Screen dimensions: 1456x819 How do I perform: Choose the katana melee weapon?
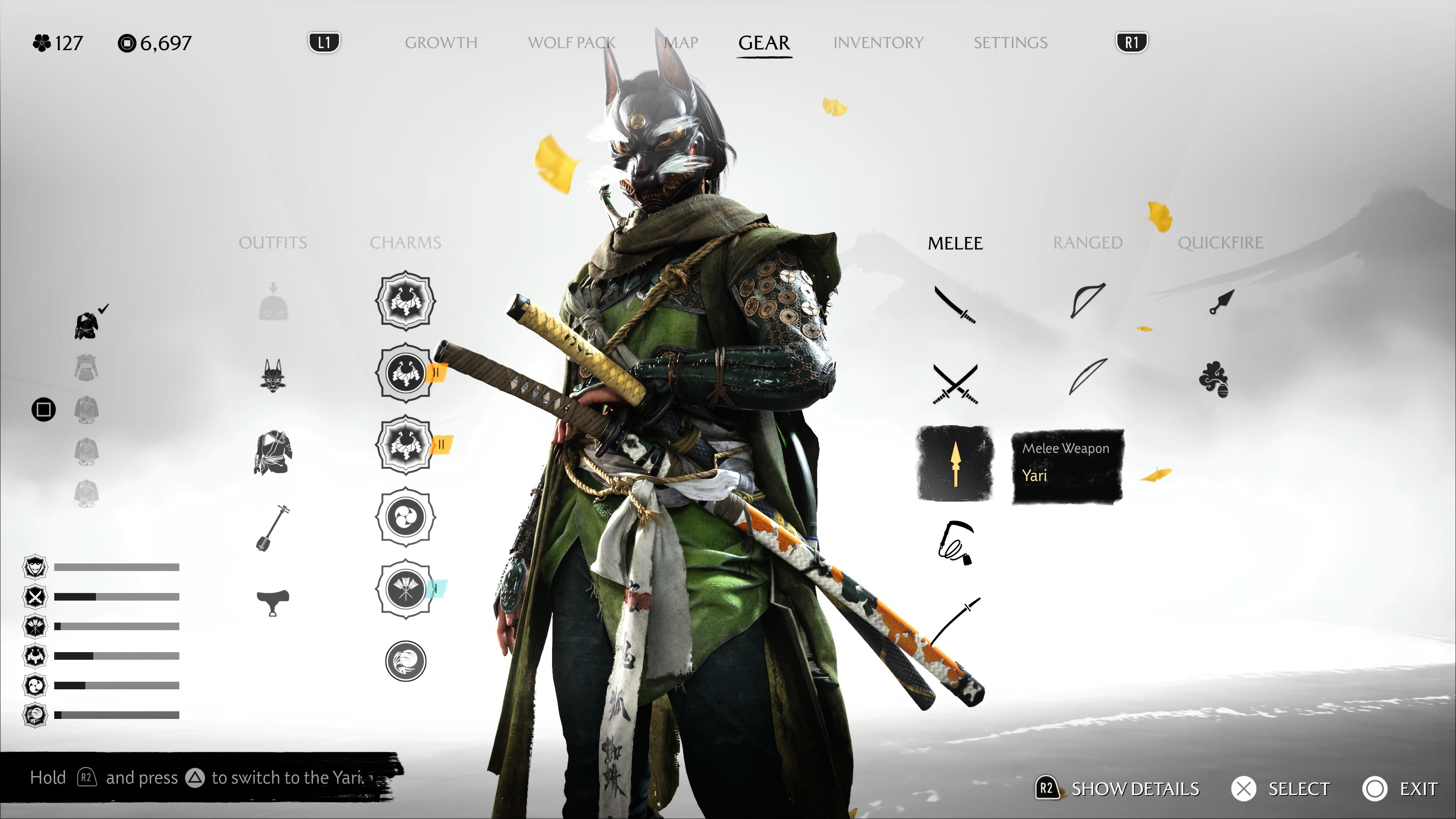pos(955,304)
